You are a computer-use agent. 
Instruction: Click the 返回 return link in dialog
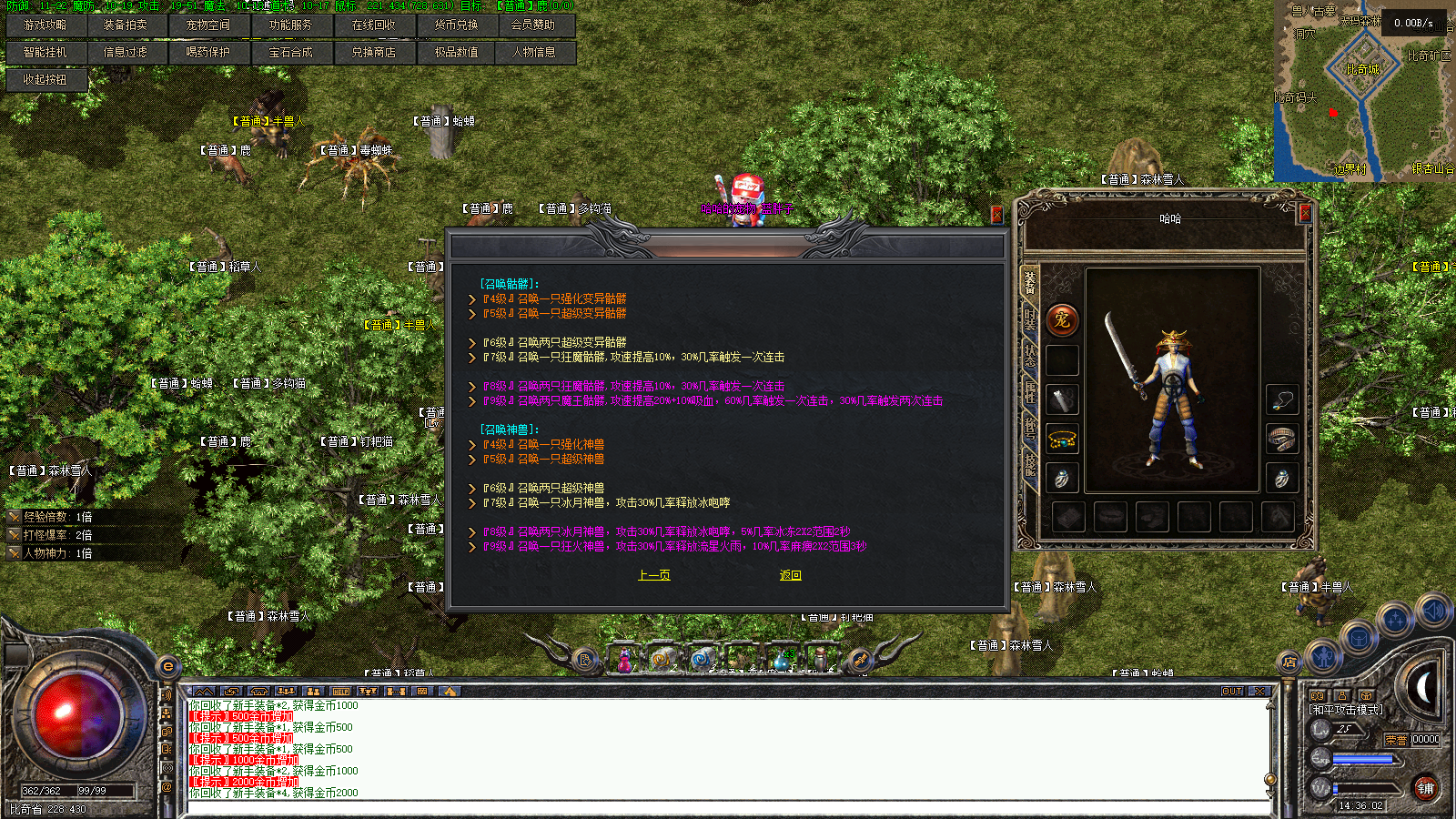point(790,575)
